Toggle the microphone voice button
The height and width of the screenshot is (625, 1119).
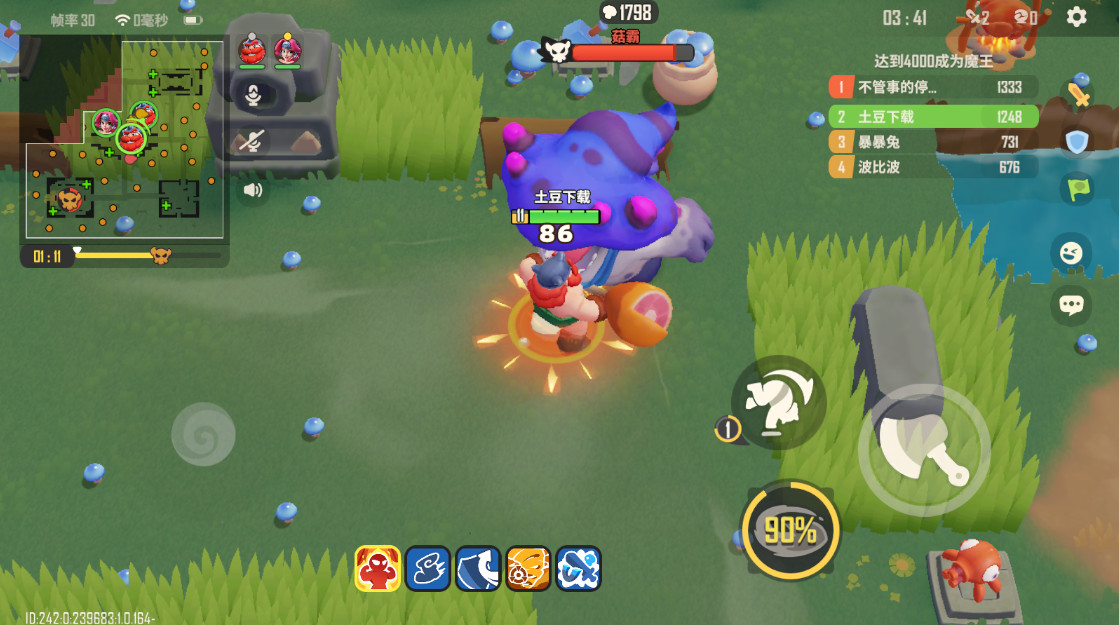[x=253, y=95]
